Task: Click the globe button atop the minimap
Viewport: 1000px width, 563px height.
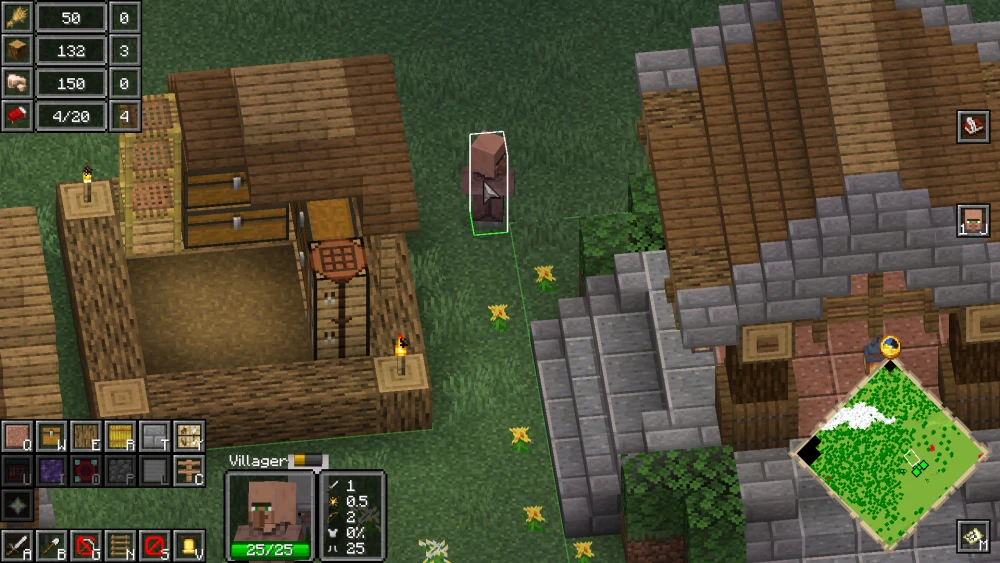Action: (x=890, y=346)
